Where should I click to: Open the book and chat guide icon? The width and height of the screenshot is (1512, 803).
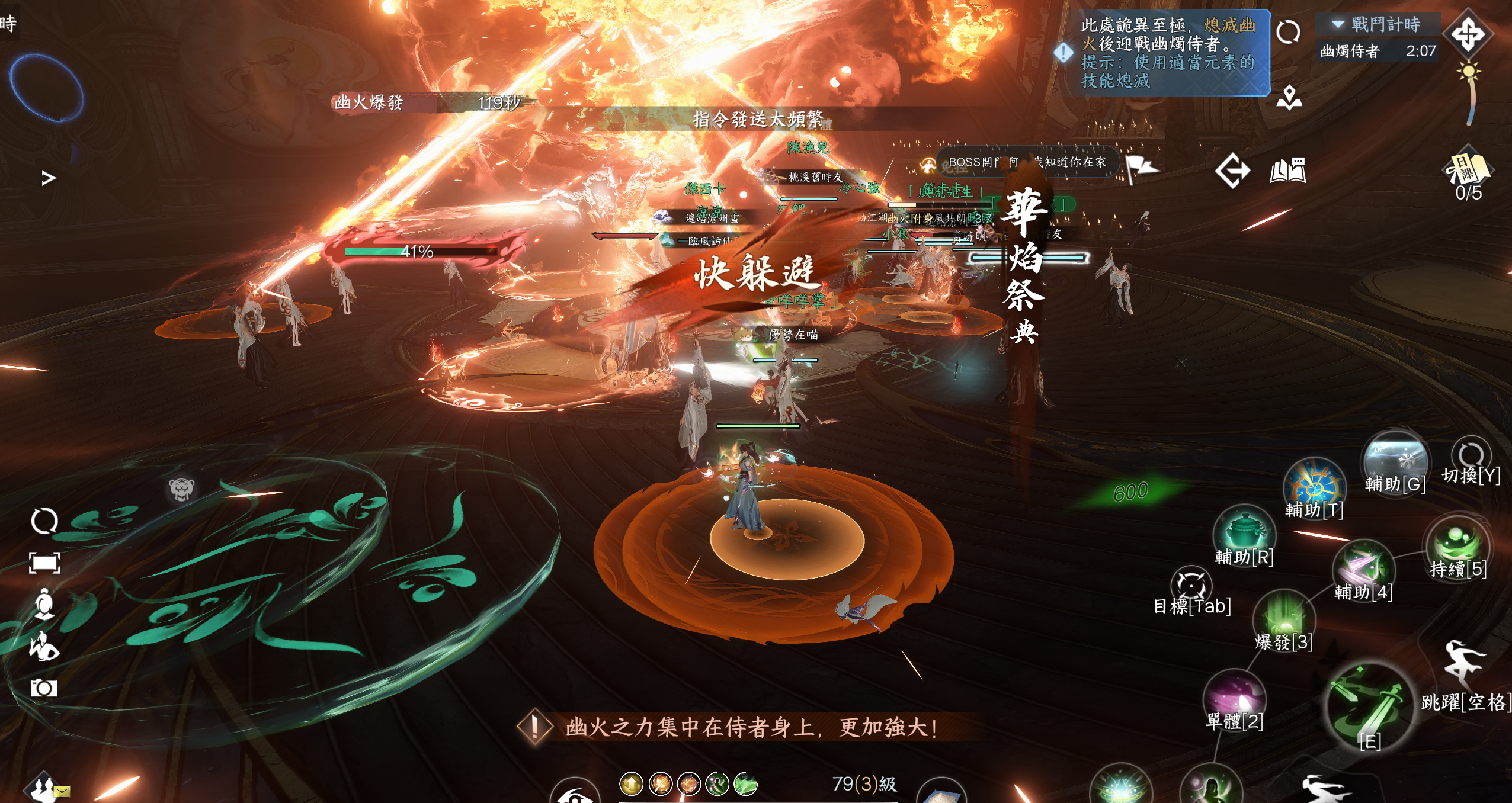pos(1287,171)
